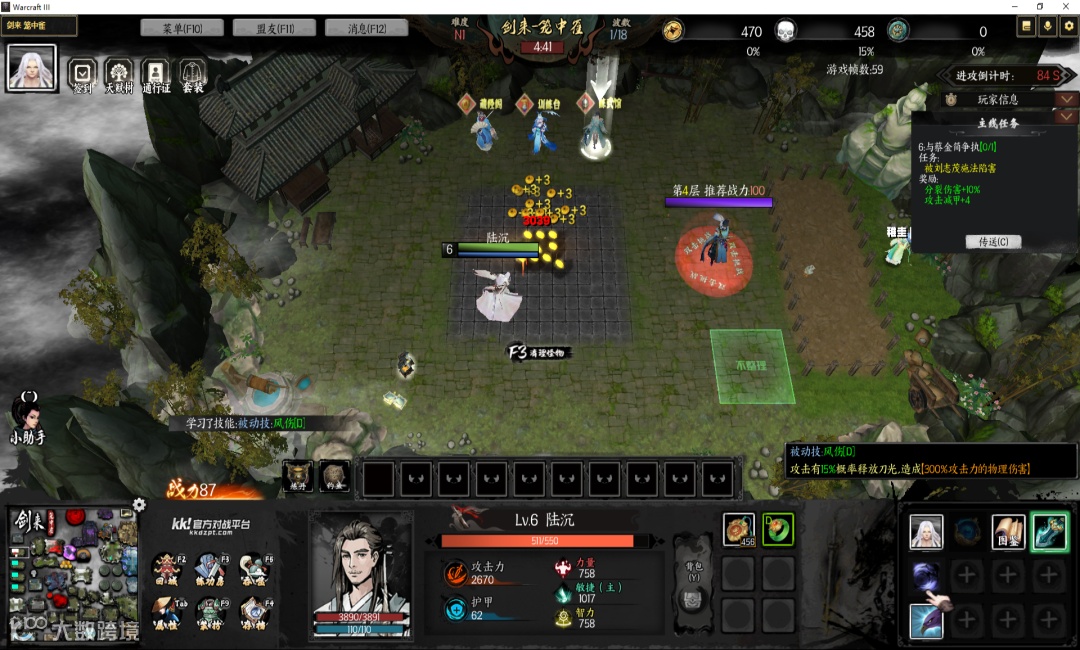Select the gold pouch item with 456
This screenshot has width=1080, height=650.
pyautogui.click(x=739, y=529)
